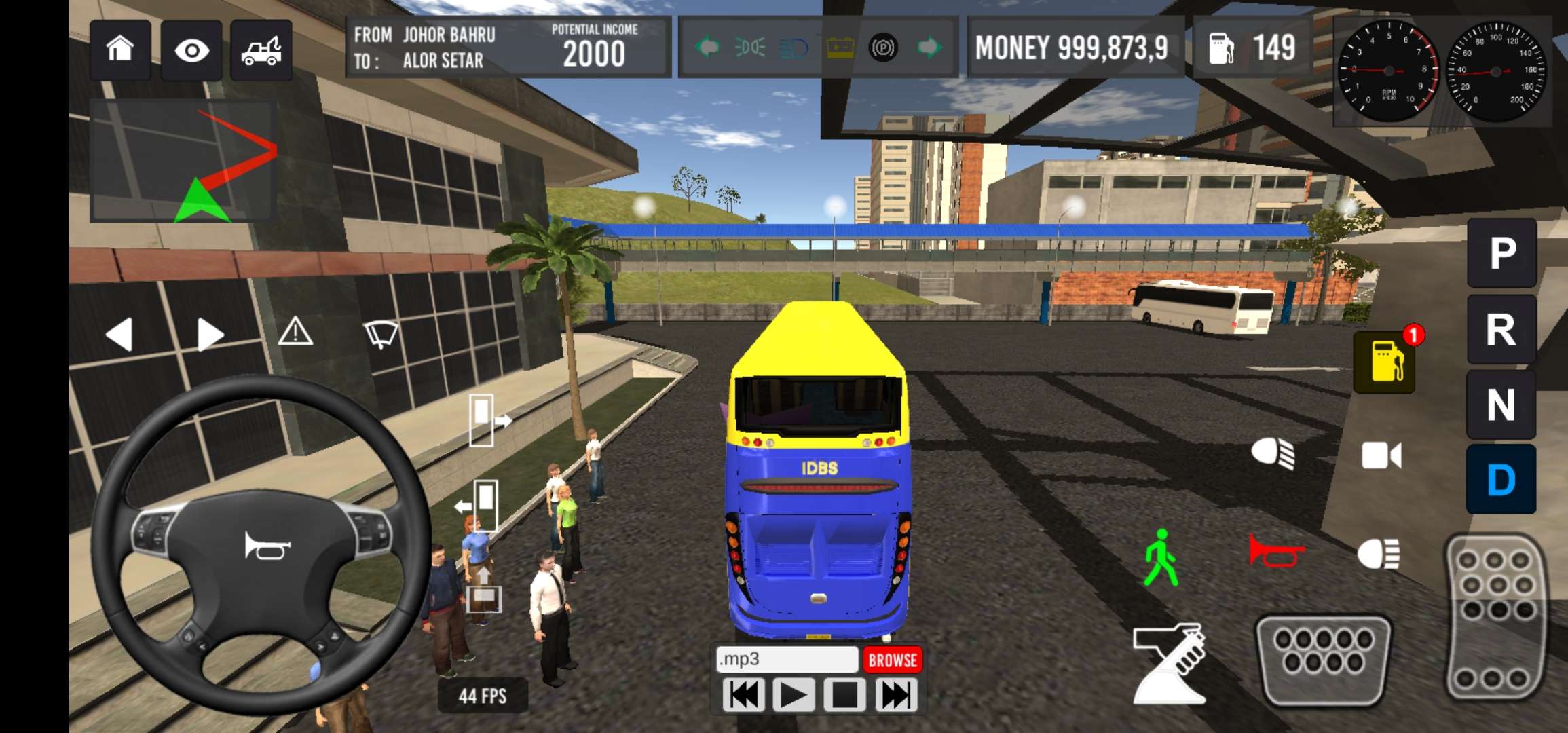Screen dimensions: 1568x733
Task: Open the home menu button
Action: 120,50
